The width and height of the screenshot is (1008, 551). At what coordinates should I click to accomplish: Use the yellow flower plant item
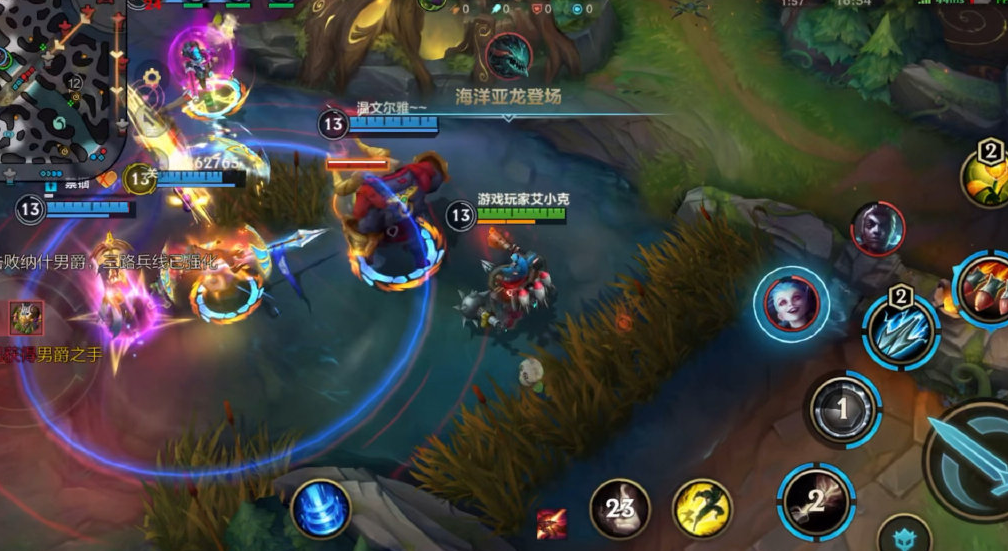pos(986,176)
